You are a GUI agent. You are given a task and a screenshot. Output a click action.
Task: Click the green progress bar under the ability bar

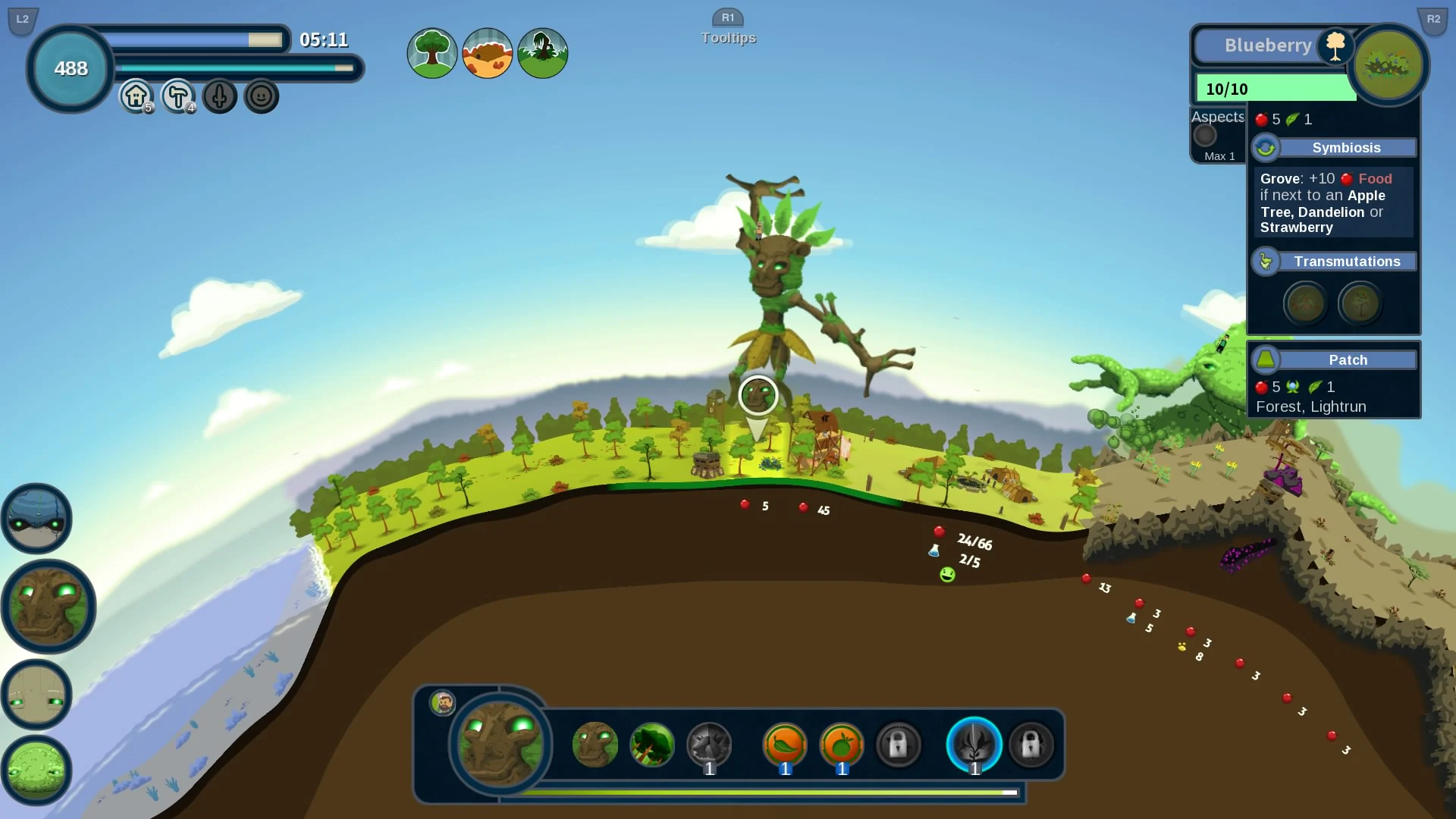(x=768, y=793)
